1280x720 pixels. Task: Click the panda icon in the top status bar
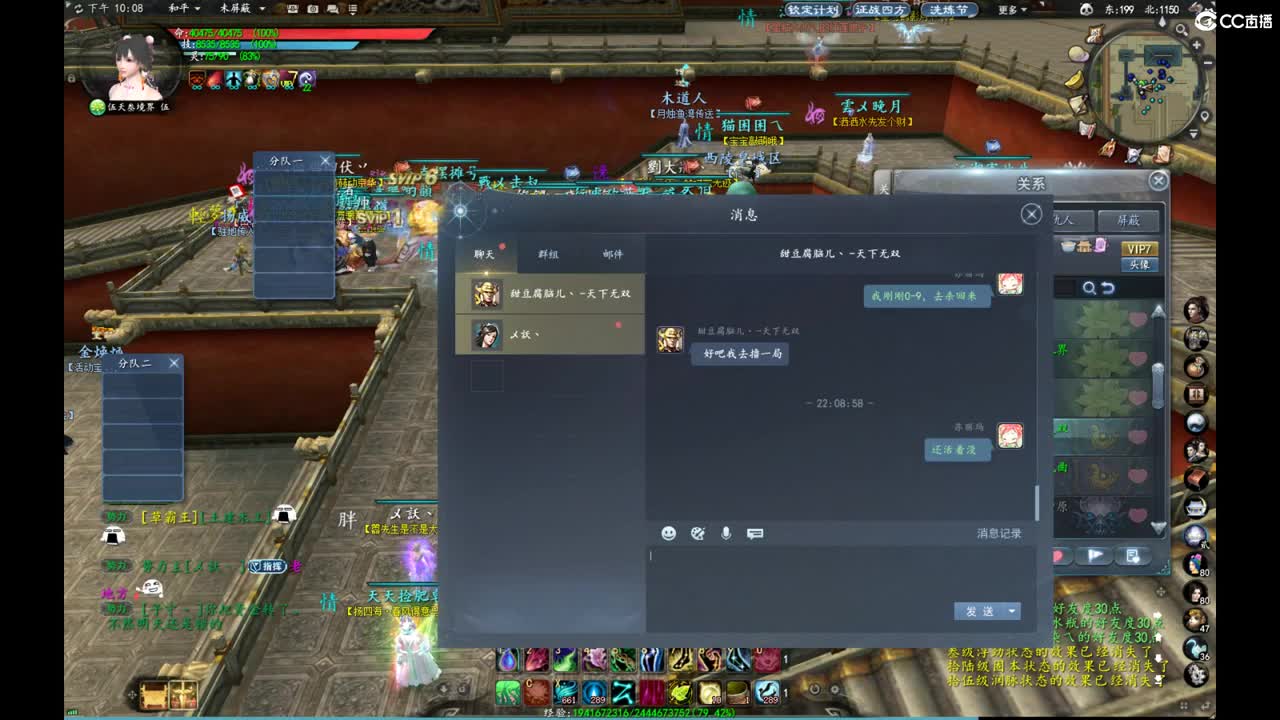tap(1087, 8)
